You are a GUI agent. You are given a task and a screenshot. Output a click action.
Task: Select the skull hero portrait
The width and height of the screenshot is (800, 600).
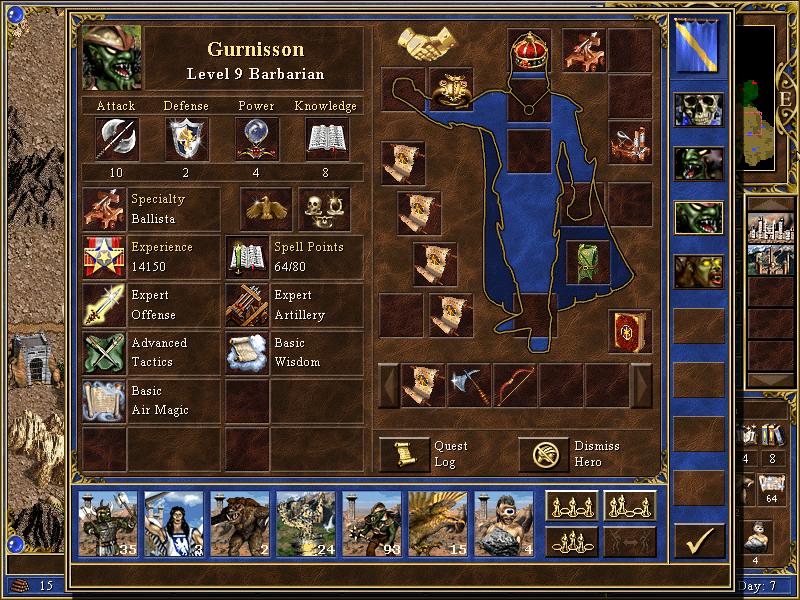(697, 111)
